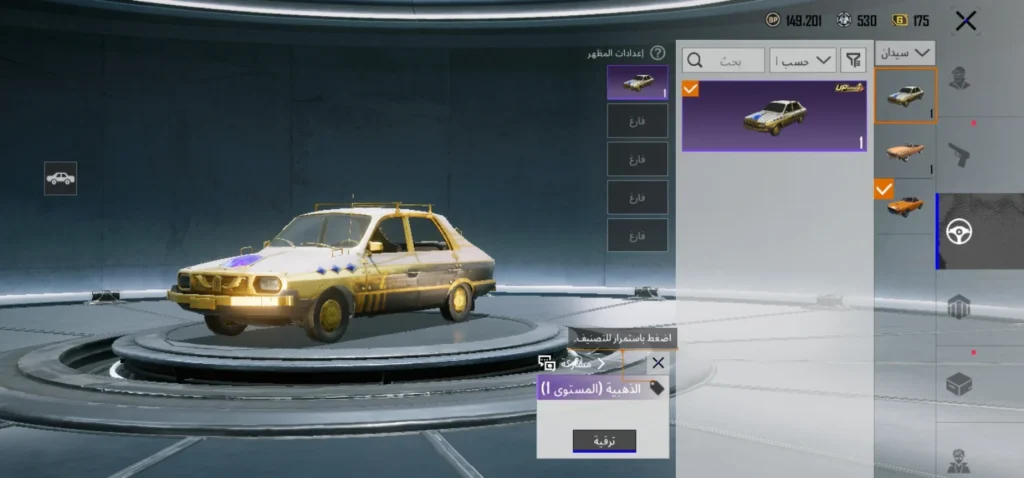Click the car view icon on the left
1024x478 pixels.
61,179
